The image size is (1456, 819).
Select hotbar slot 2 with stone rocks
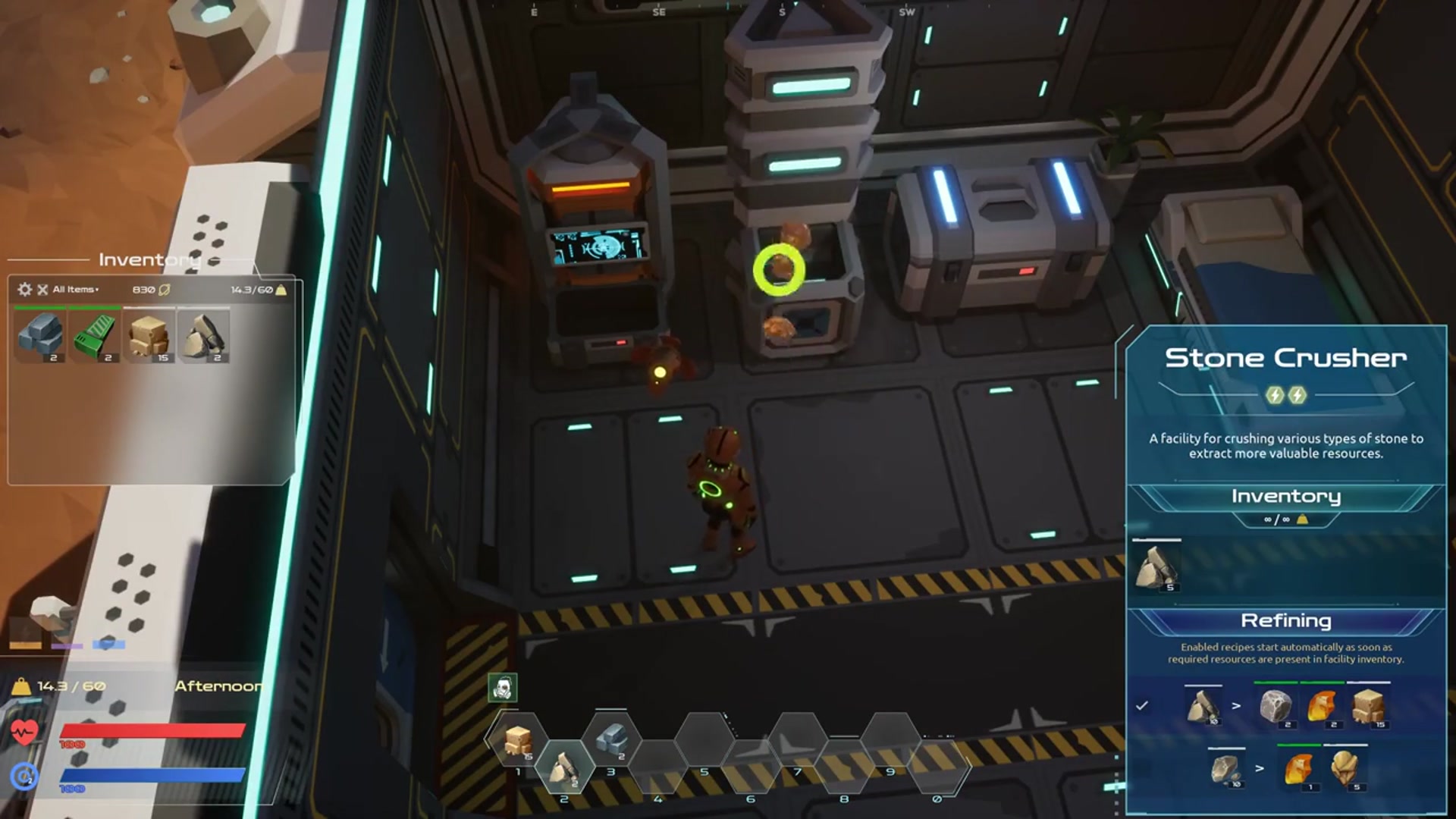[564, 769]
